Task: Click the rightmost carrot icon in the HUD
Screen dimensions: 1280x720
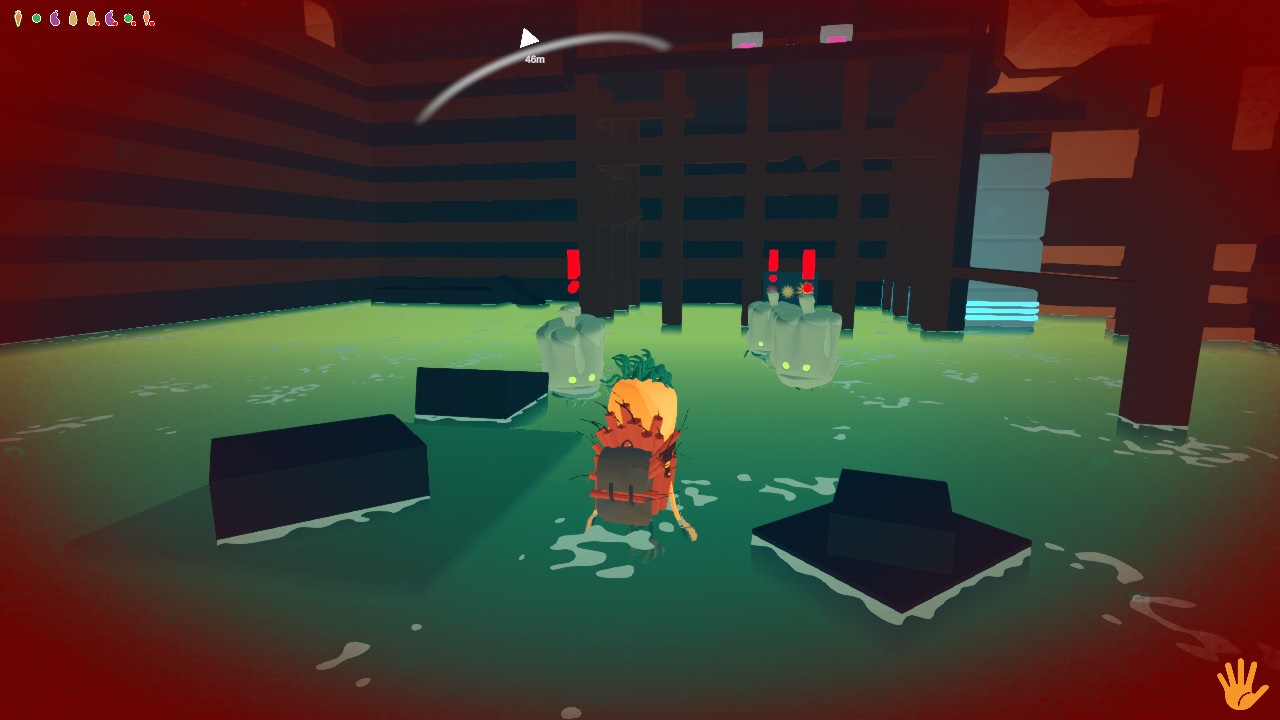Action: click(x=146, y=17)
